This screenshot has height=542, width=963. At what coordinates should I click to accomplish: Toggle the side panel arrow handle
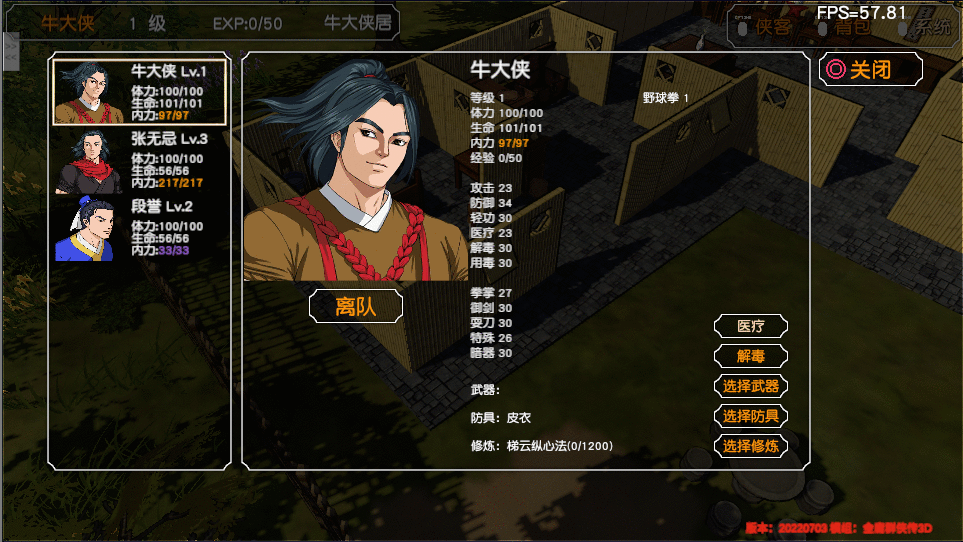(11, 51)
